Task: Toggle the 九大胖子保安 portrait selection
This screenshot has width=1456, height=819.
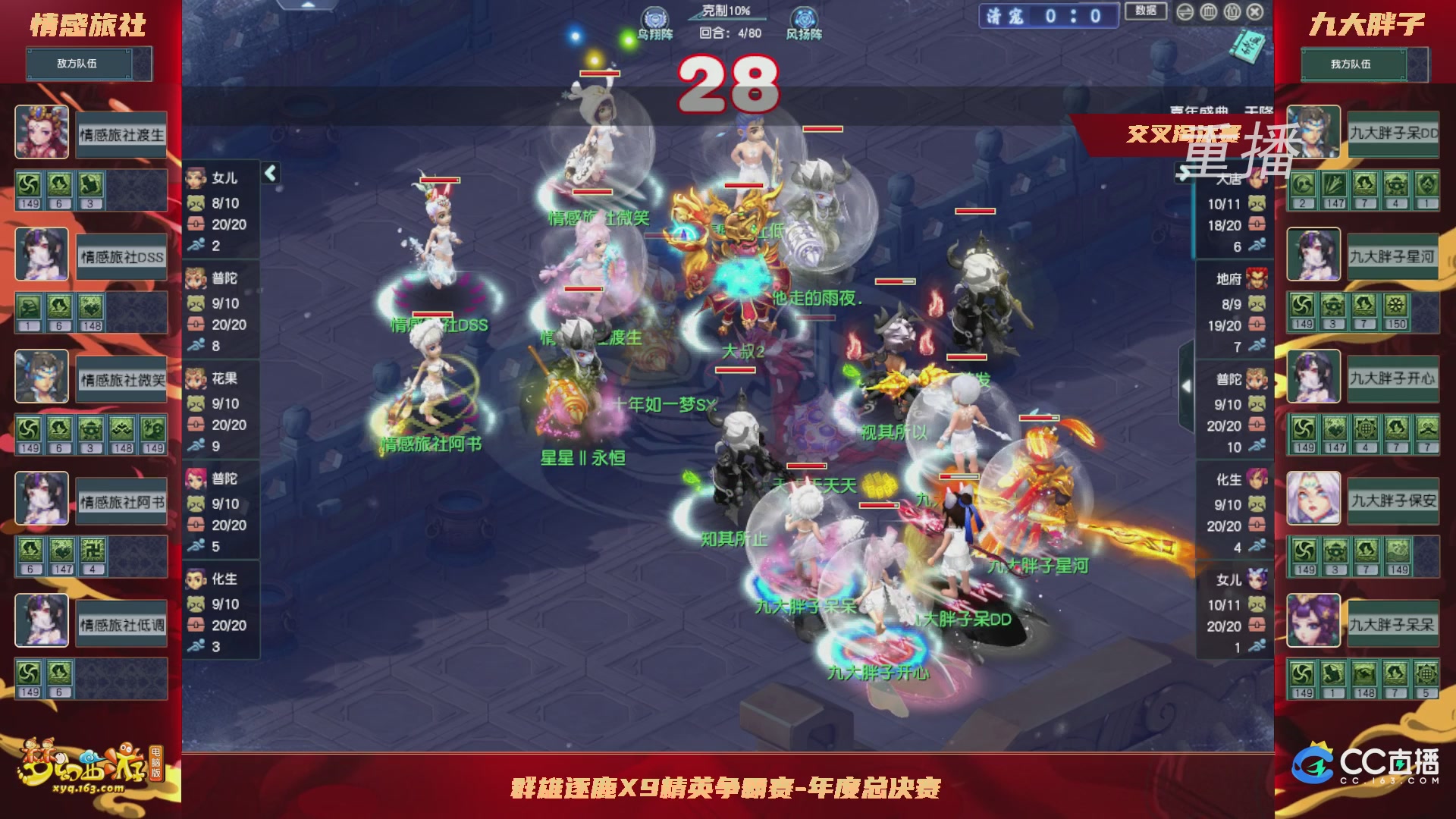Action: click(1313, 498)
